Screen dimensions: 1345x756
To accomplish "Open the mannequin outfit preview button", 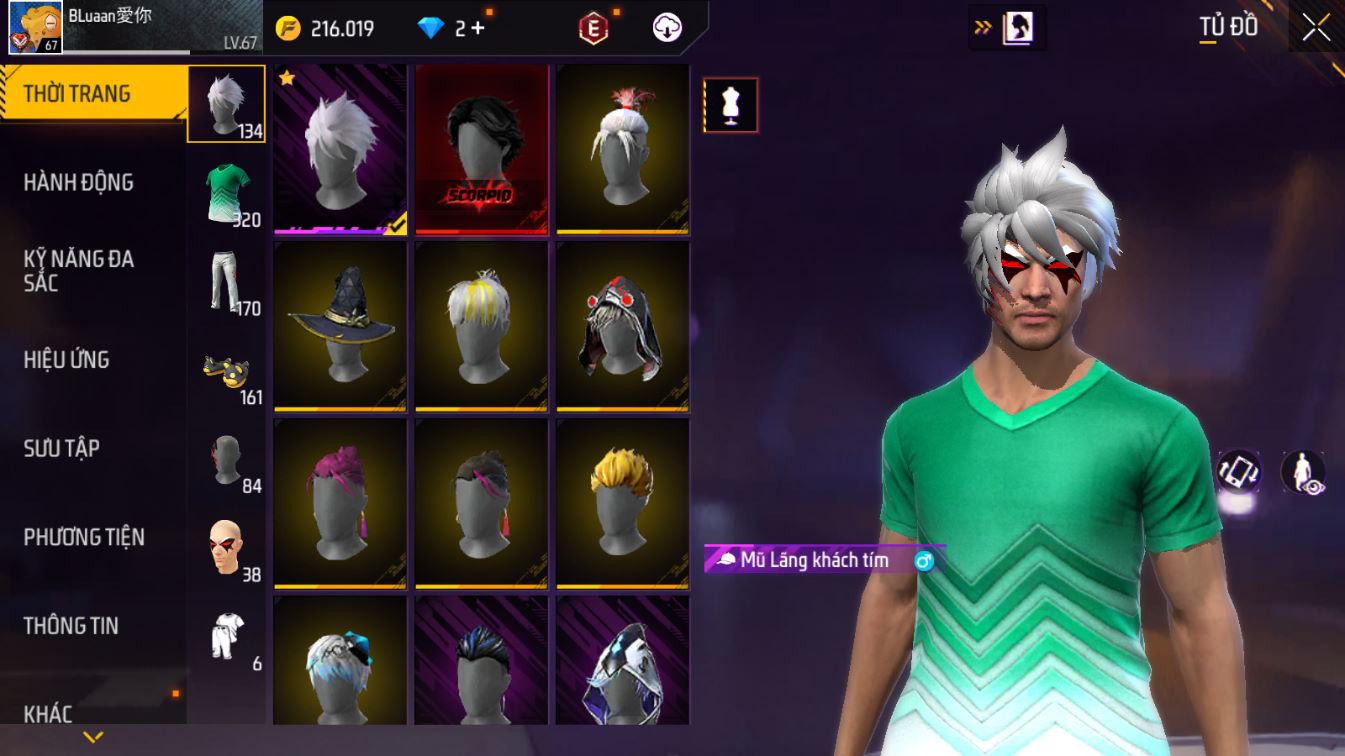I will (x=730, y=105).
